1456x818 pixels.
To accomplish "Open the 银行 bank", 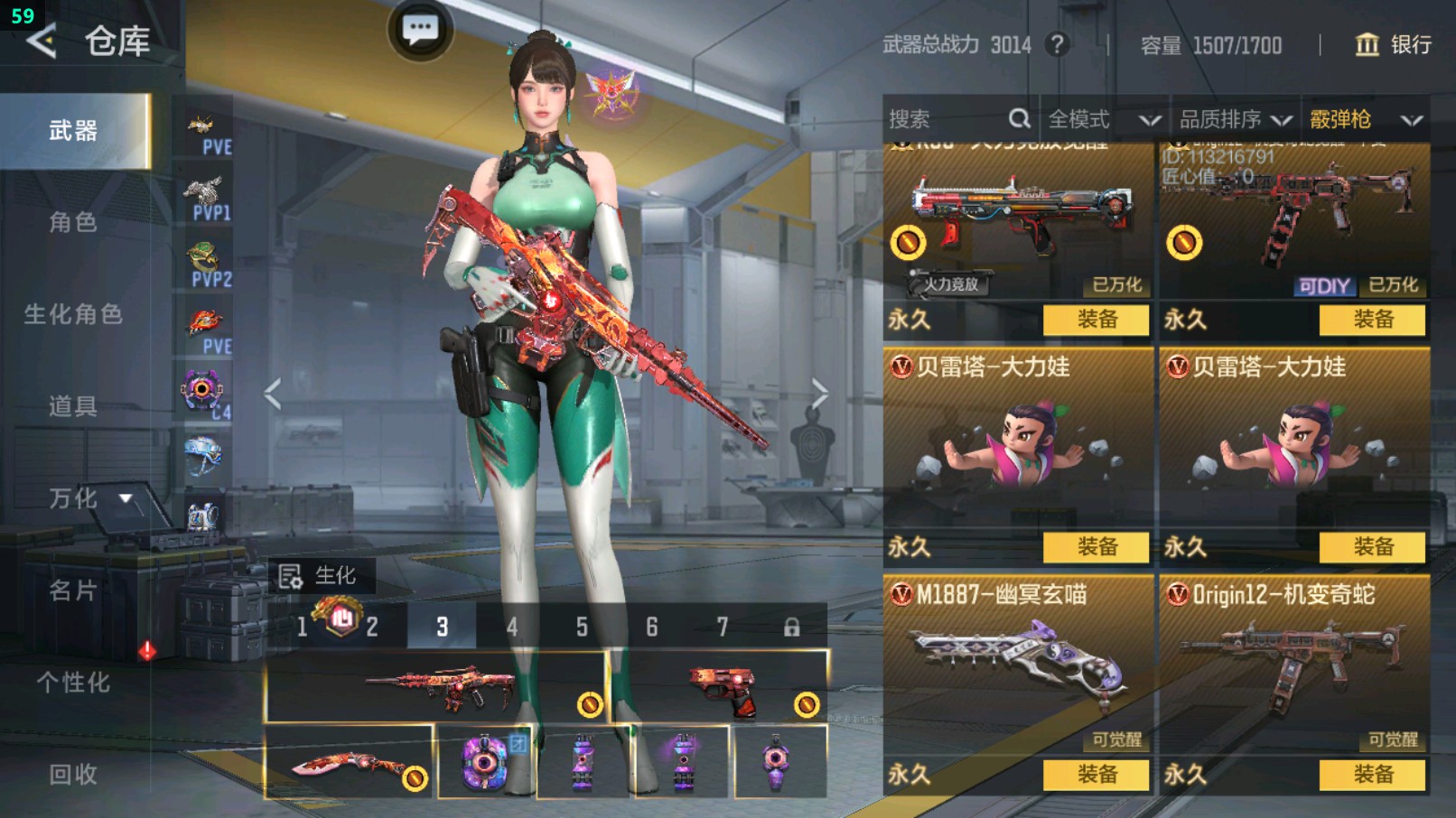I will pos(1394,44).
